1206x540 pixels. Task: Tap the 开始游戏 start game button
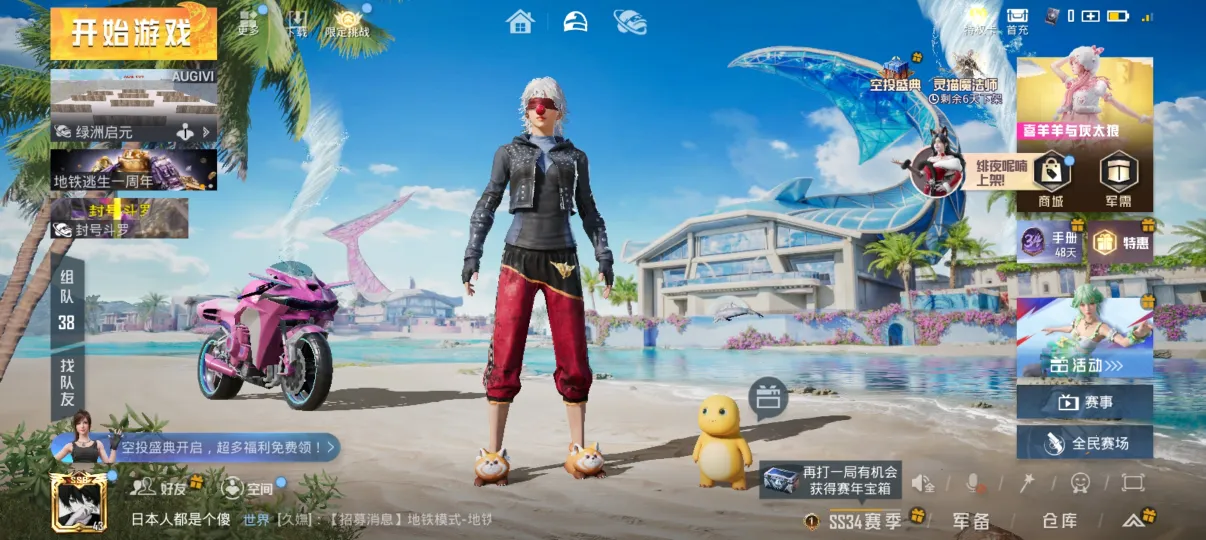pyautogui.click(x=133, y=33)
